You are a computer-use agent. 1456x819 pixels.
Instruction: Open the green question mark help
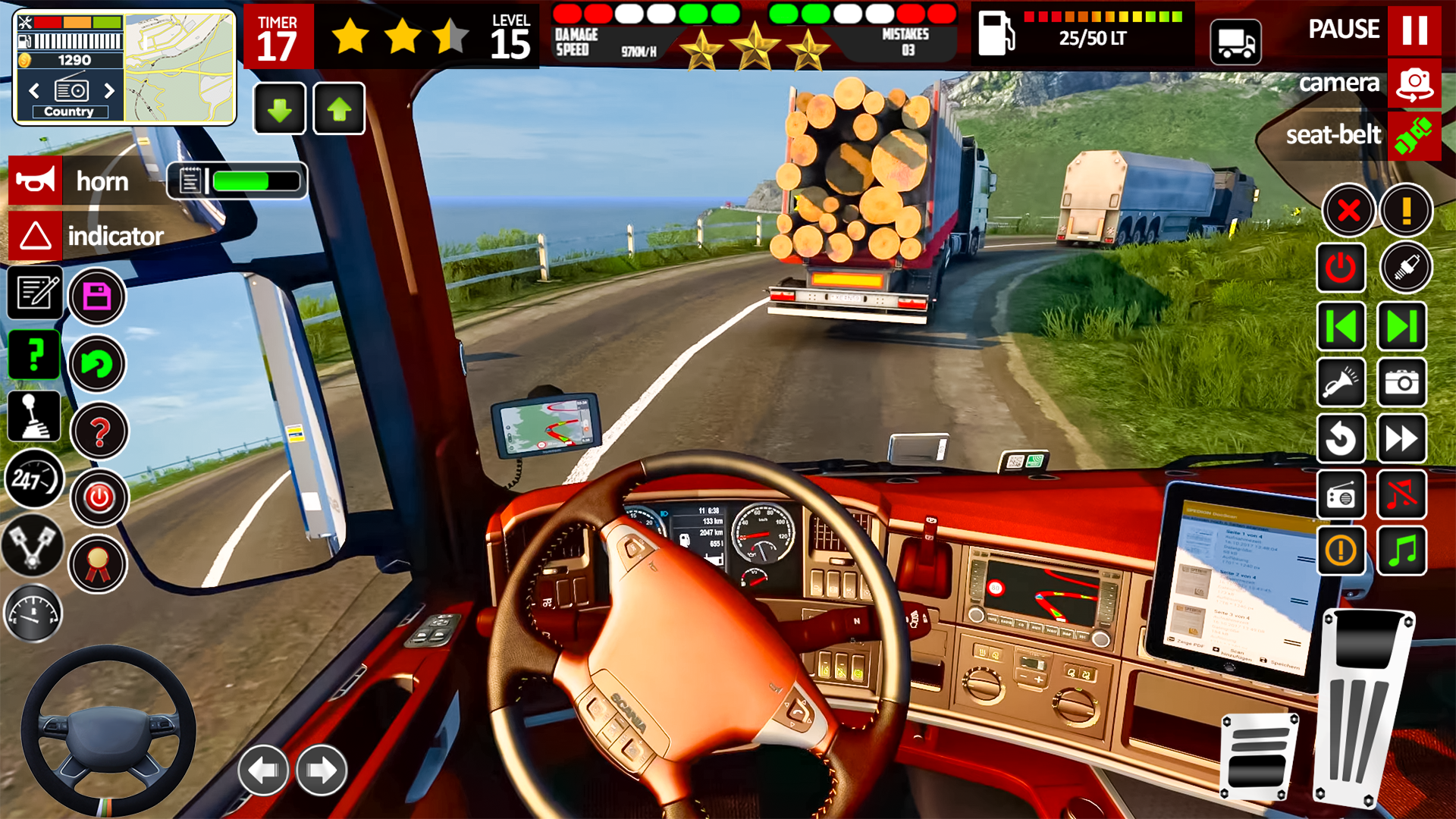tap(34, 354)
